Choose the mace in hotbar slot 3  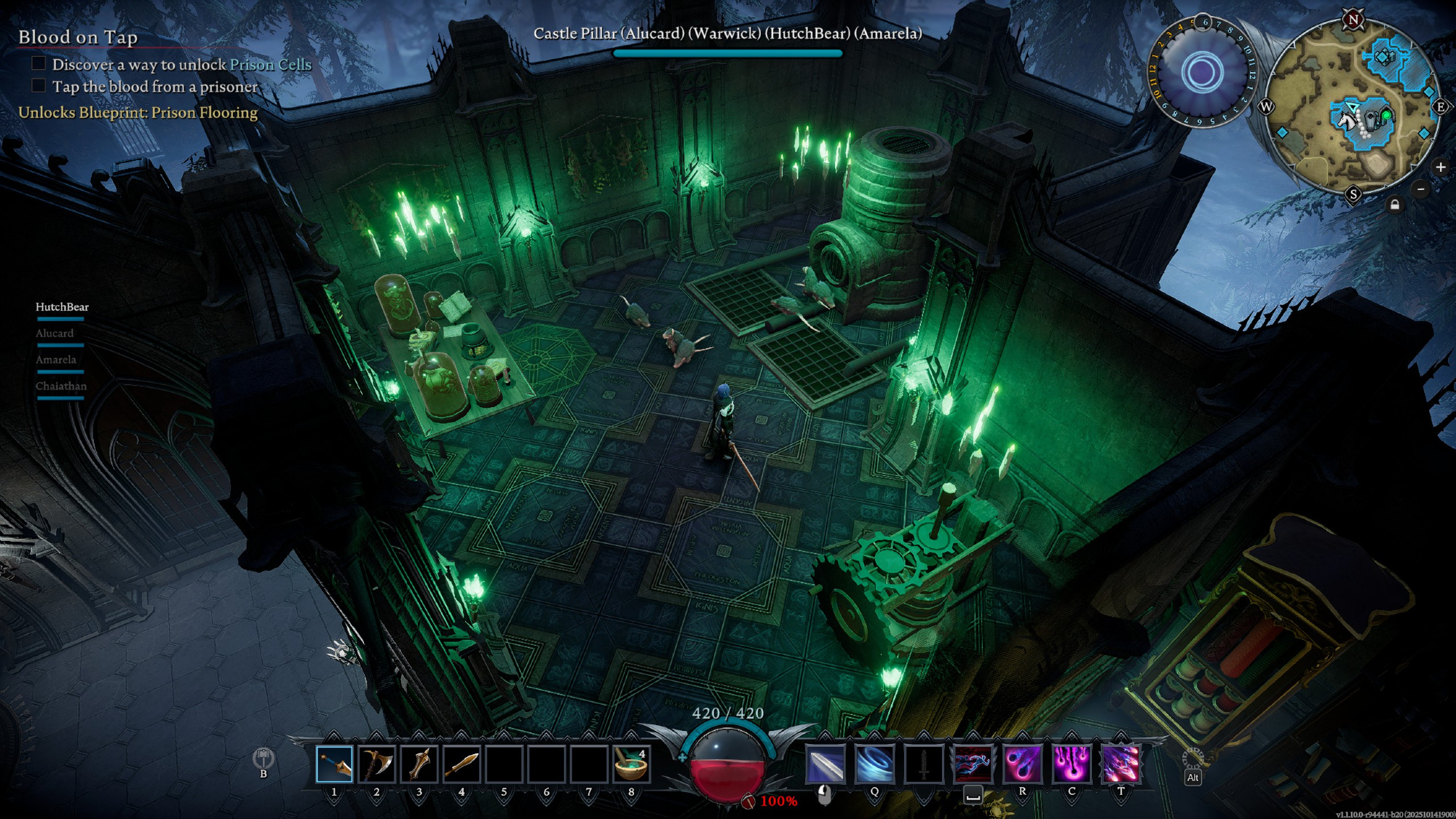coord(419,764)
